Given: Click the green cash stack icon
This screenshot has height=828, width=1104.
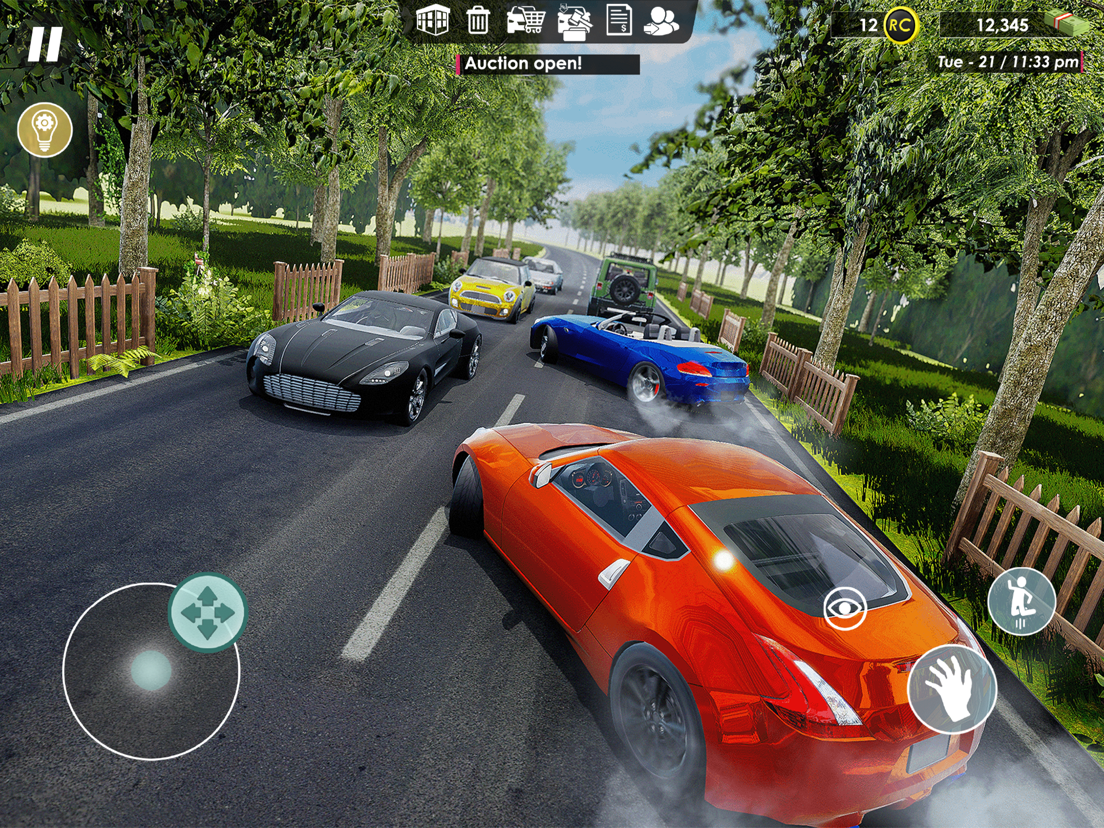Looking at the screenshot, I should click(1065, 24).
